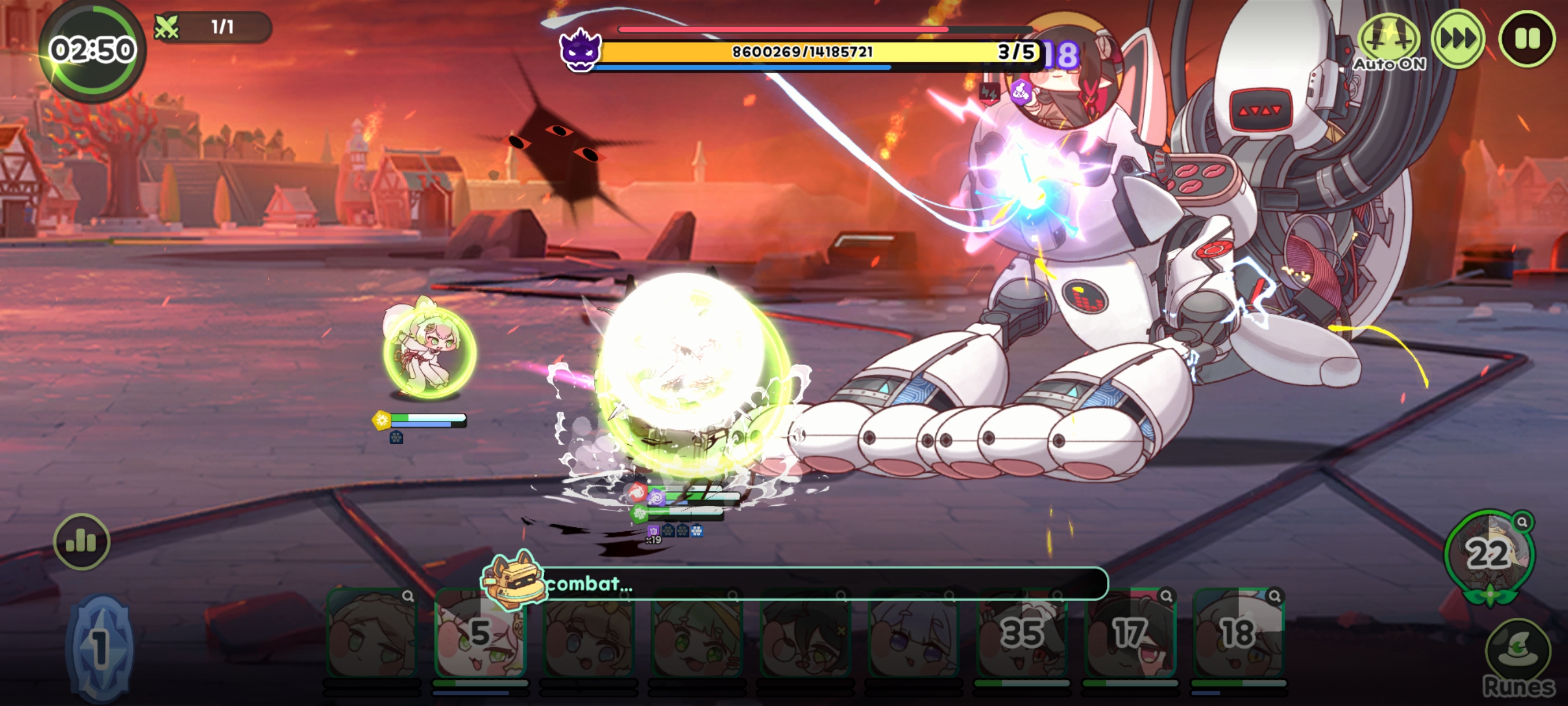Choose the cookie portrait with 17 cooldown
Viewport: 1568px width, 706px height.
click(x=1130, y=633)
